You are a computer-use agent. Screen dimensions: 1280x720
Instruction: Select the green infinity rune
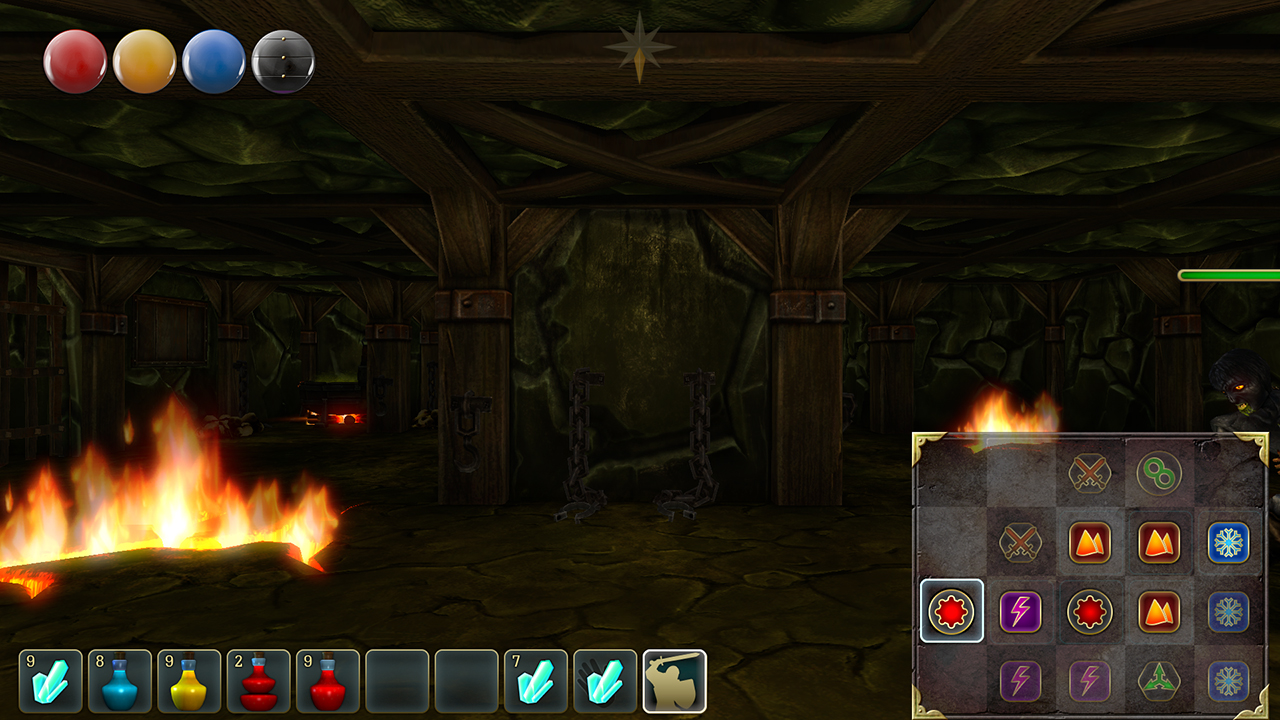[1159, 474]
